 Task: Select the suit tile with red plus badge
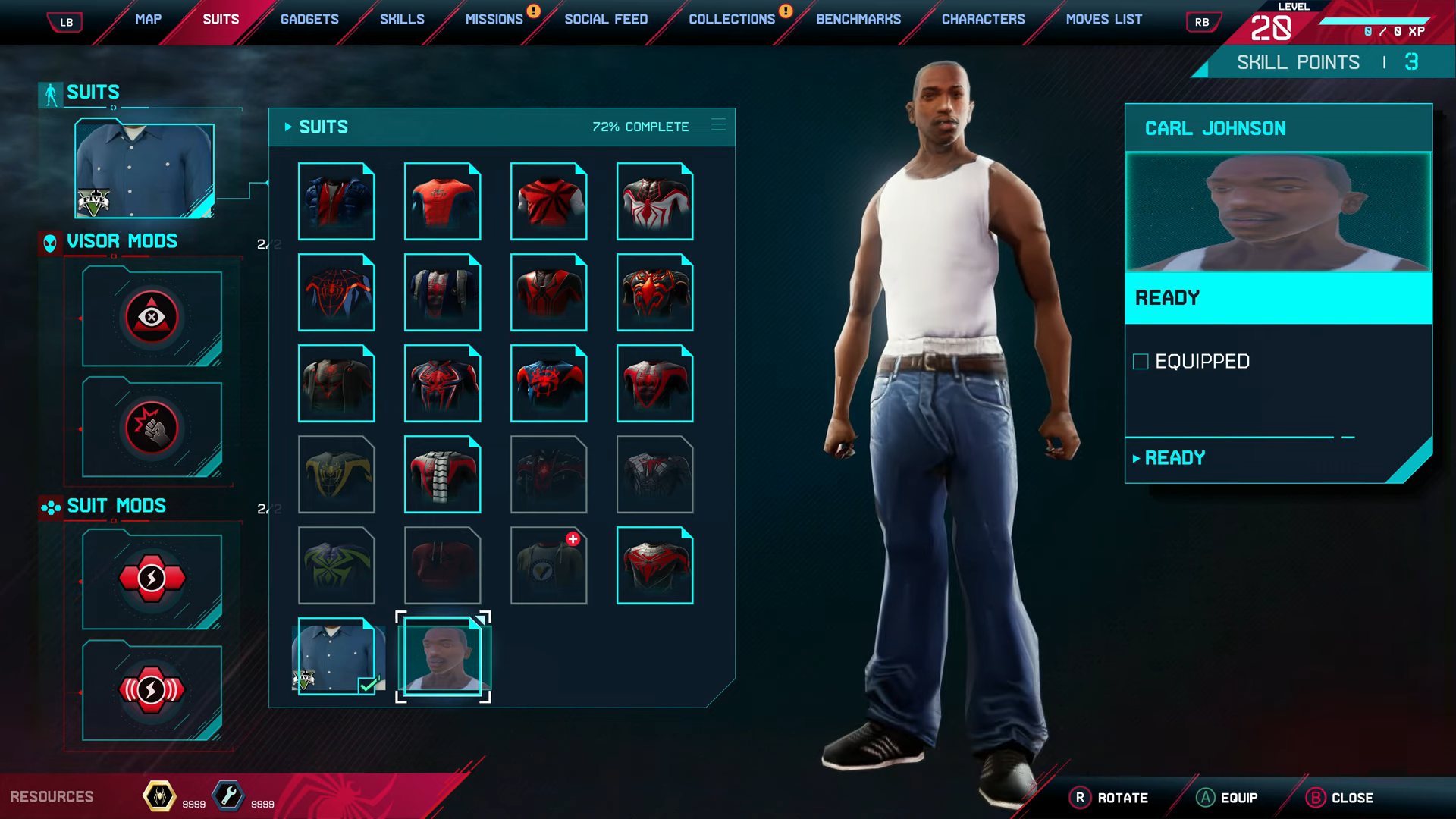[x=548, y=566]
